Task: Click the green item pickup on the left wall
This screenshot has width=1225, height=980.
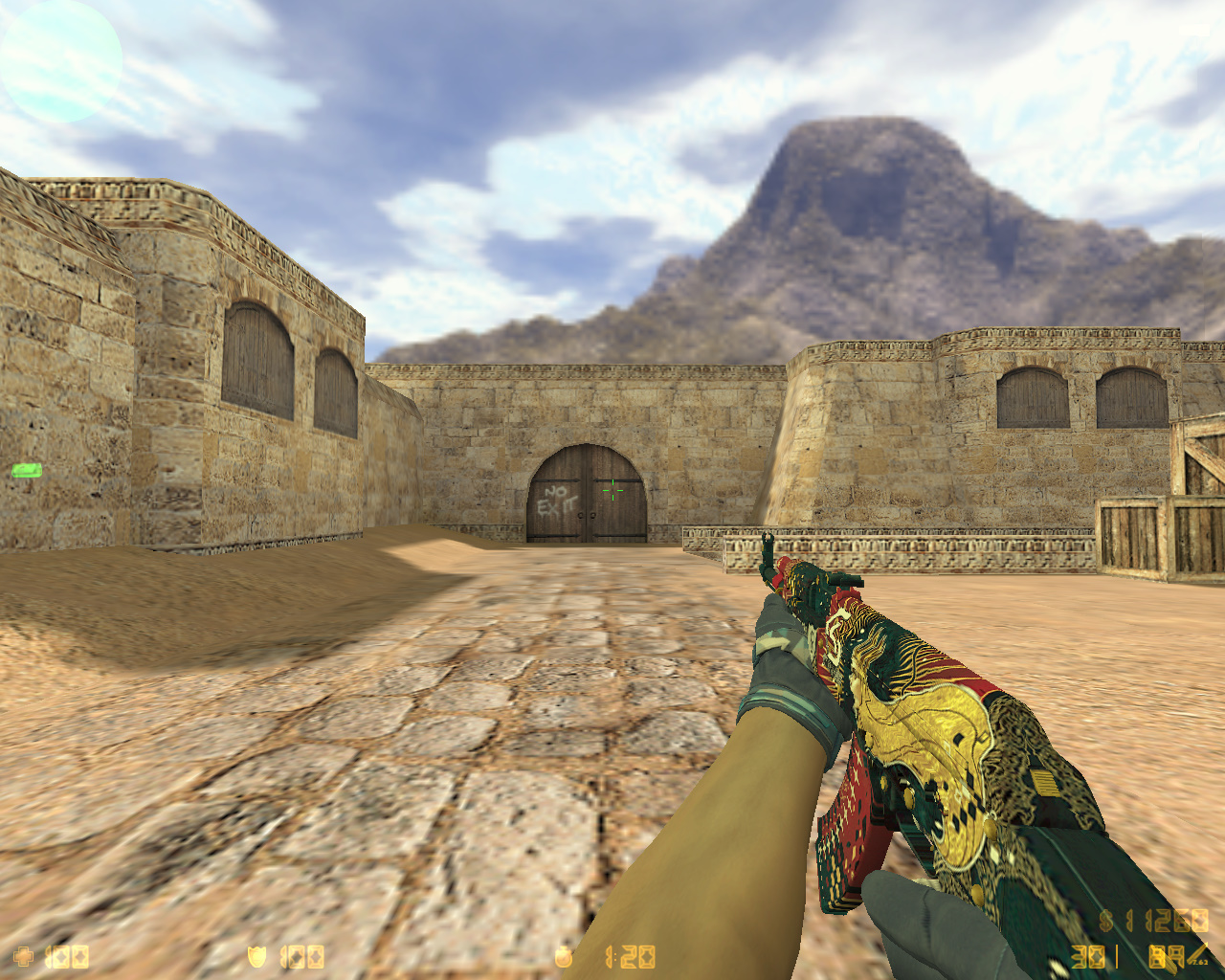Action: click(x=29, y=470)
